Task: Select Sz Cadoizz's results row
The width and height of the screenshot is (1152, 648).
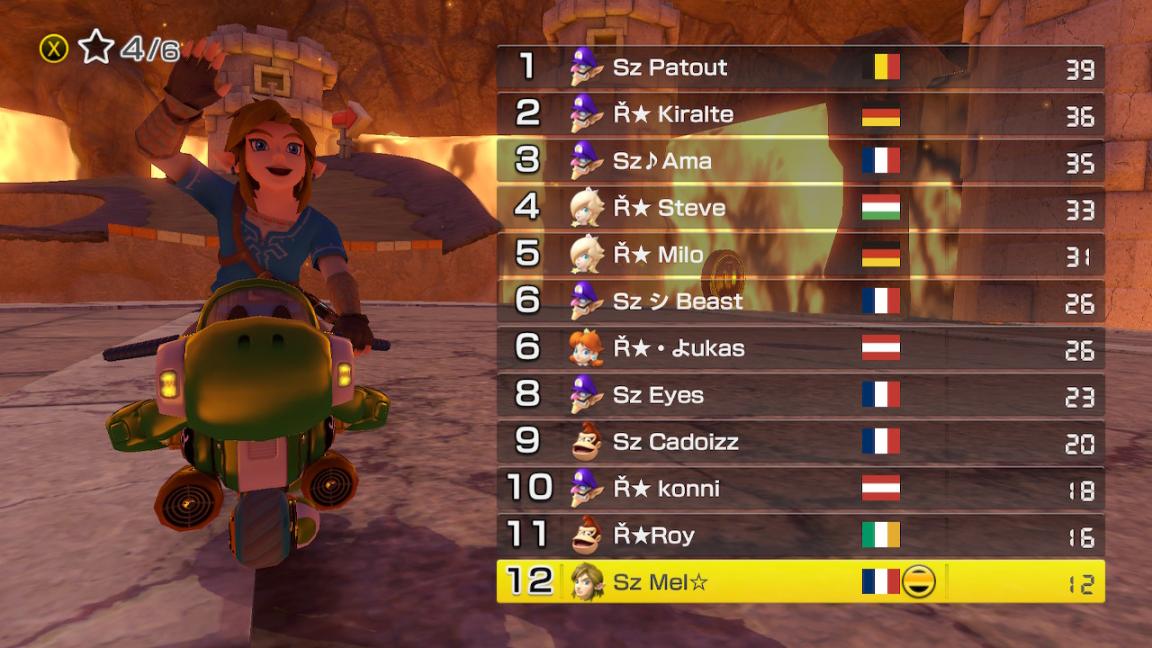Action: (x=800, y=441)
